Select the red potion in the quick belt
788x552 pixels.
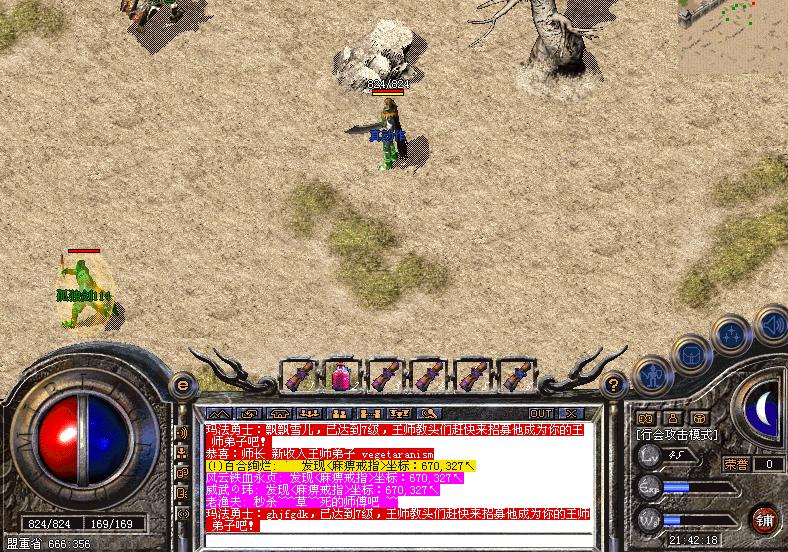pyautogui.click(x=342, y=377)
